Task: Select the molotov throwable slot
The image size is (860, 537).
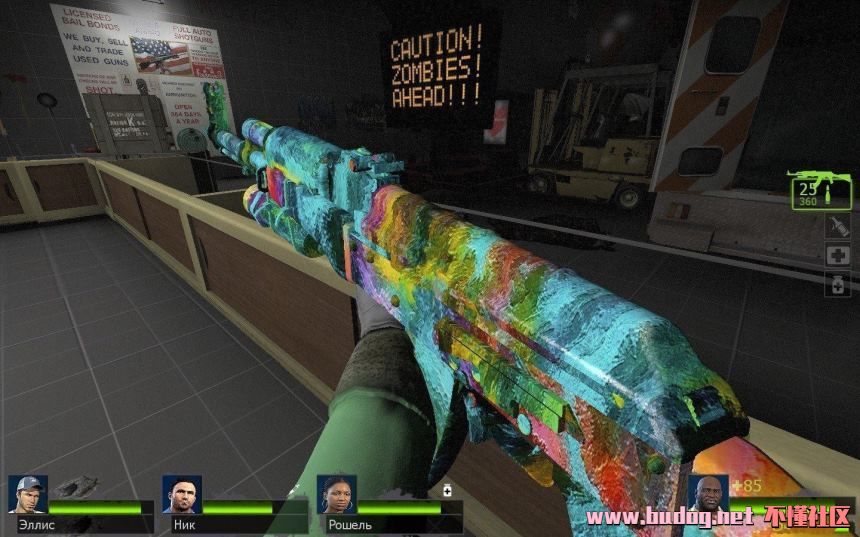Action: click(x=838, y=227)
